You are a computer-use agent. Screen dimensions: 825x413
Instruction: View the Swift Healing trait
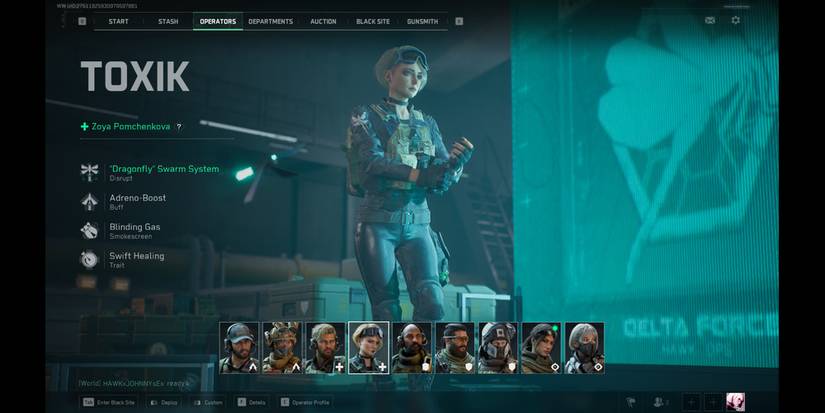(136, 258)
